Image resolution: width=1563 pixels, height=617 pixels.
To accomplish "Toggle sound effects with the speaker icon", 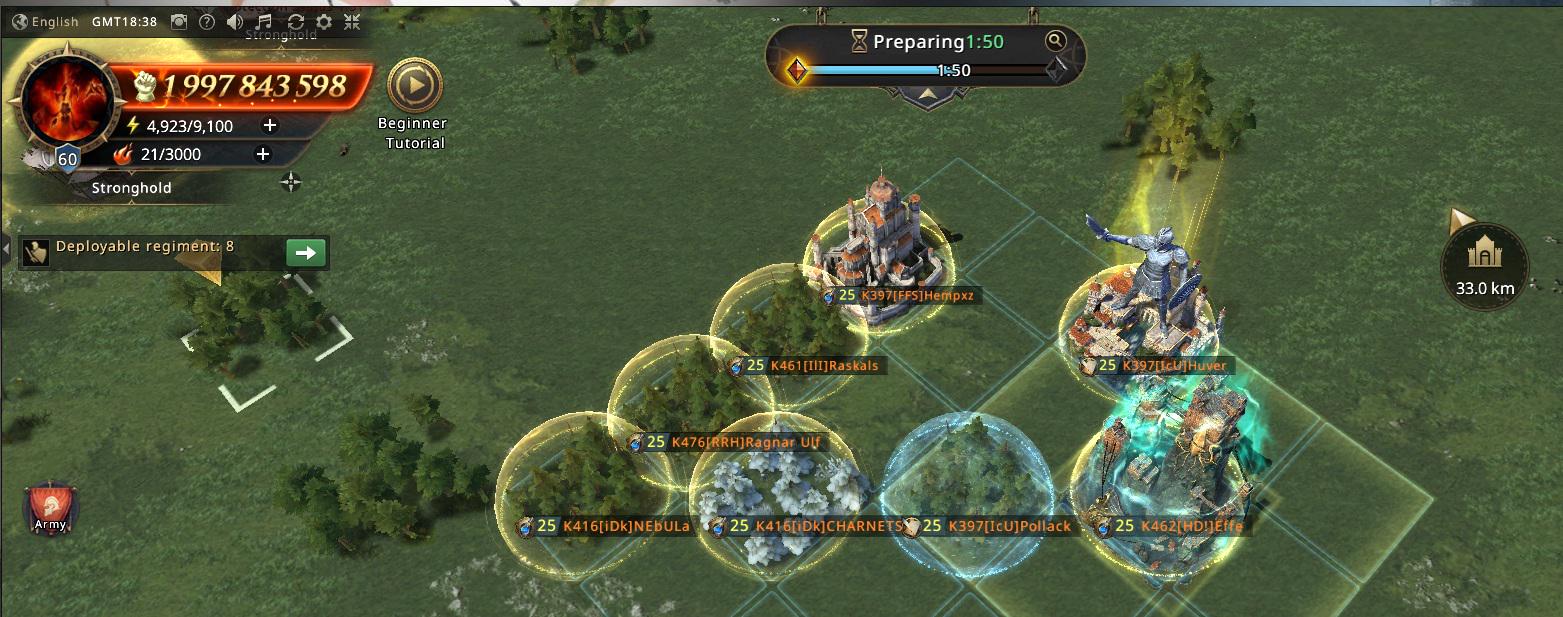I will tap(234, 22).
